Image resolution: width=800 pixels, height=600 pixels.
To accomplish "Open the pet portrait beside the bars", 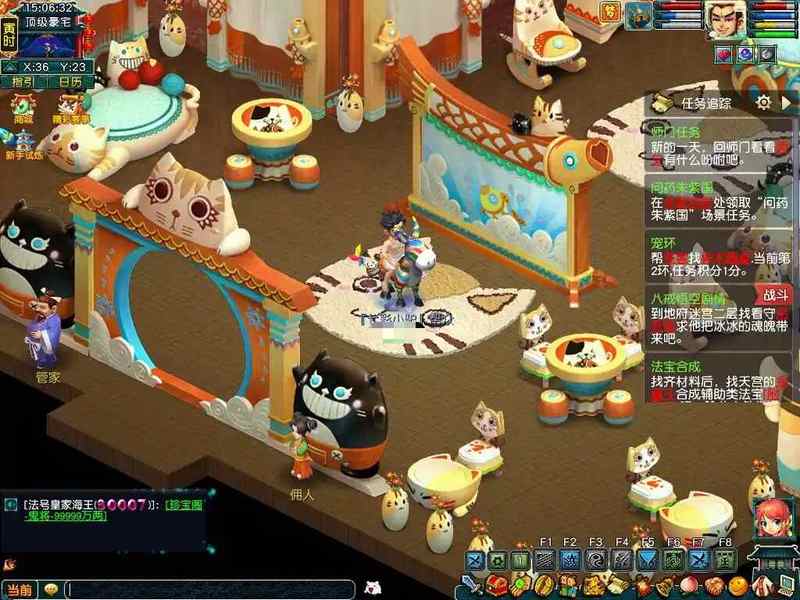I will pos(639,15).
